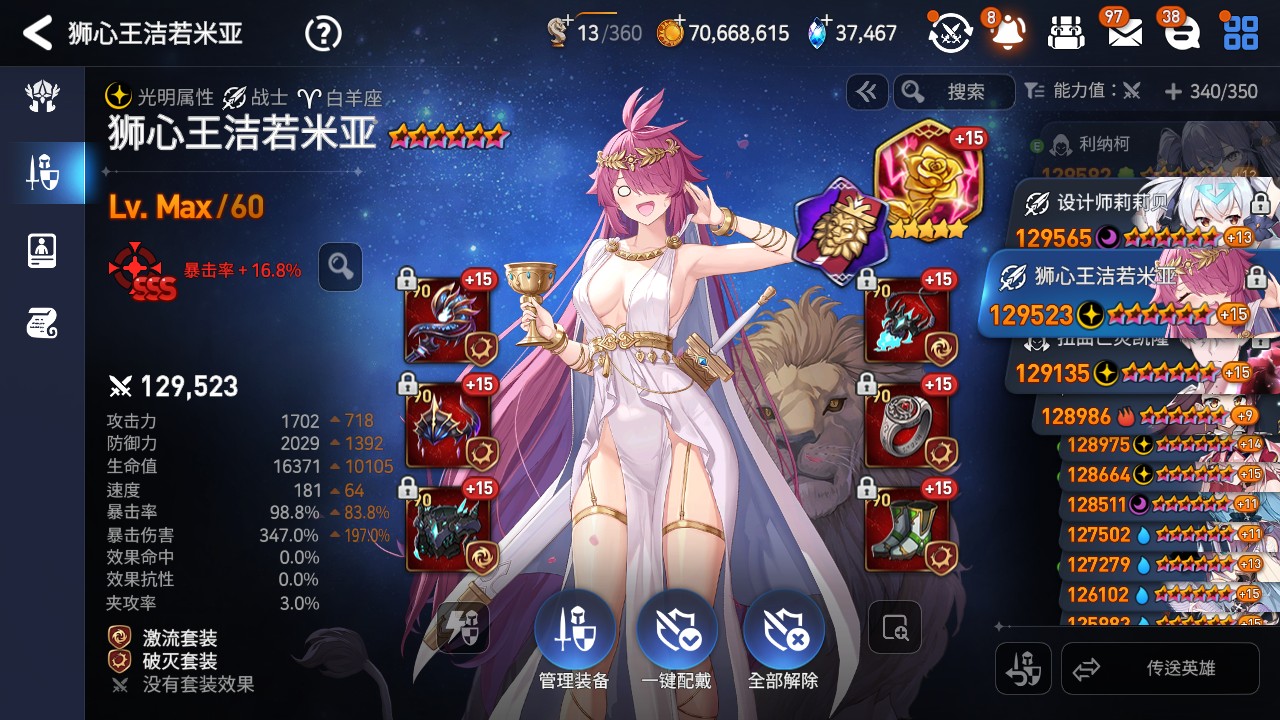Collapse the hero list panel
Screen dimensions: 1280x720
coord(866,92)
